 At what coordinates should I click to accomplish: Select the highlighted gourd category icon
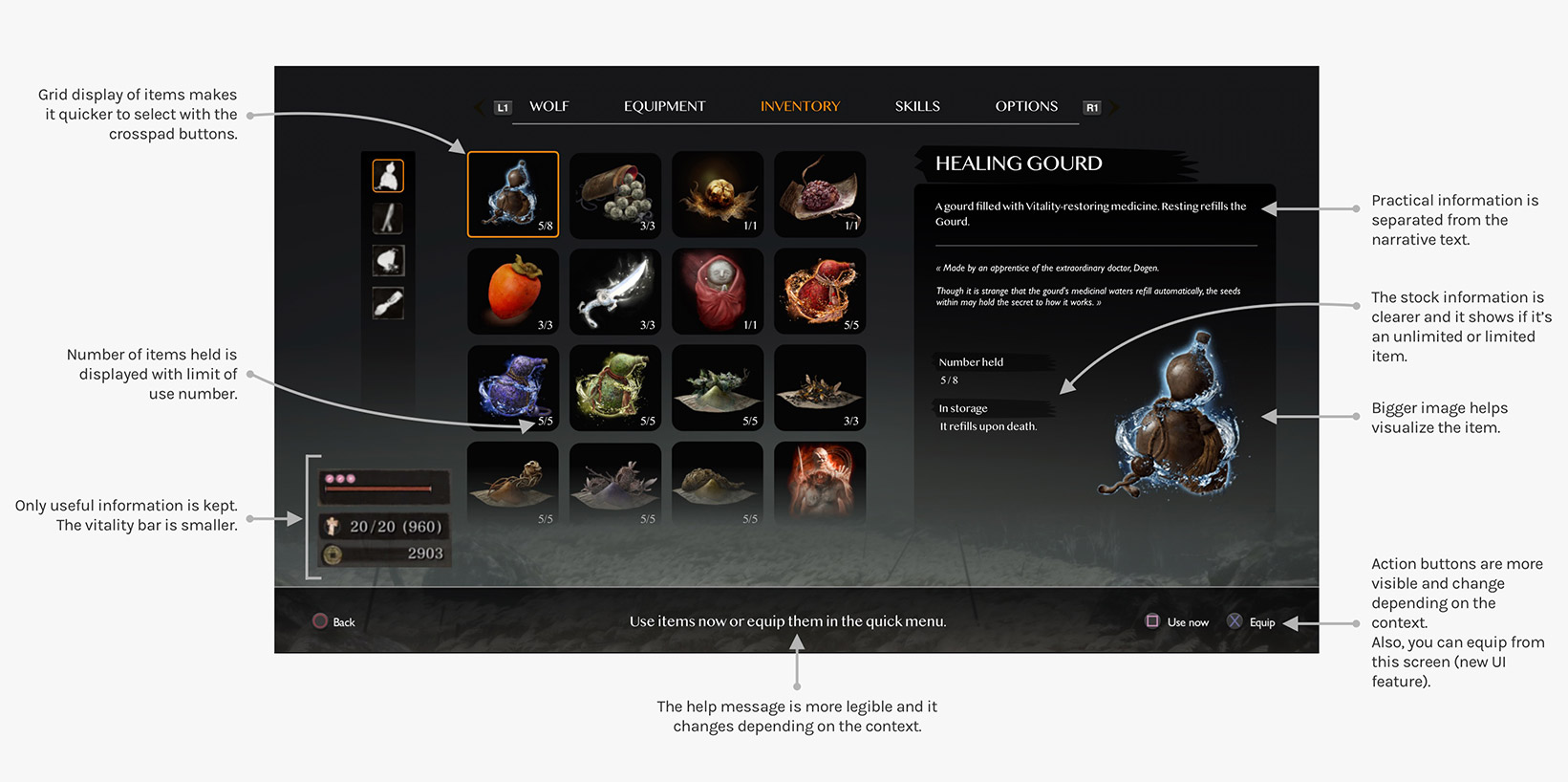pyautogui.click(x=388, y=176)
